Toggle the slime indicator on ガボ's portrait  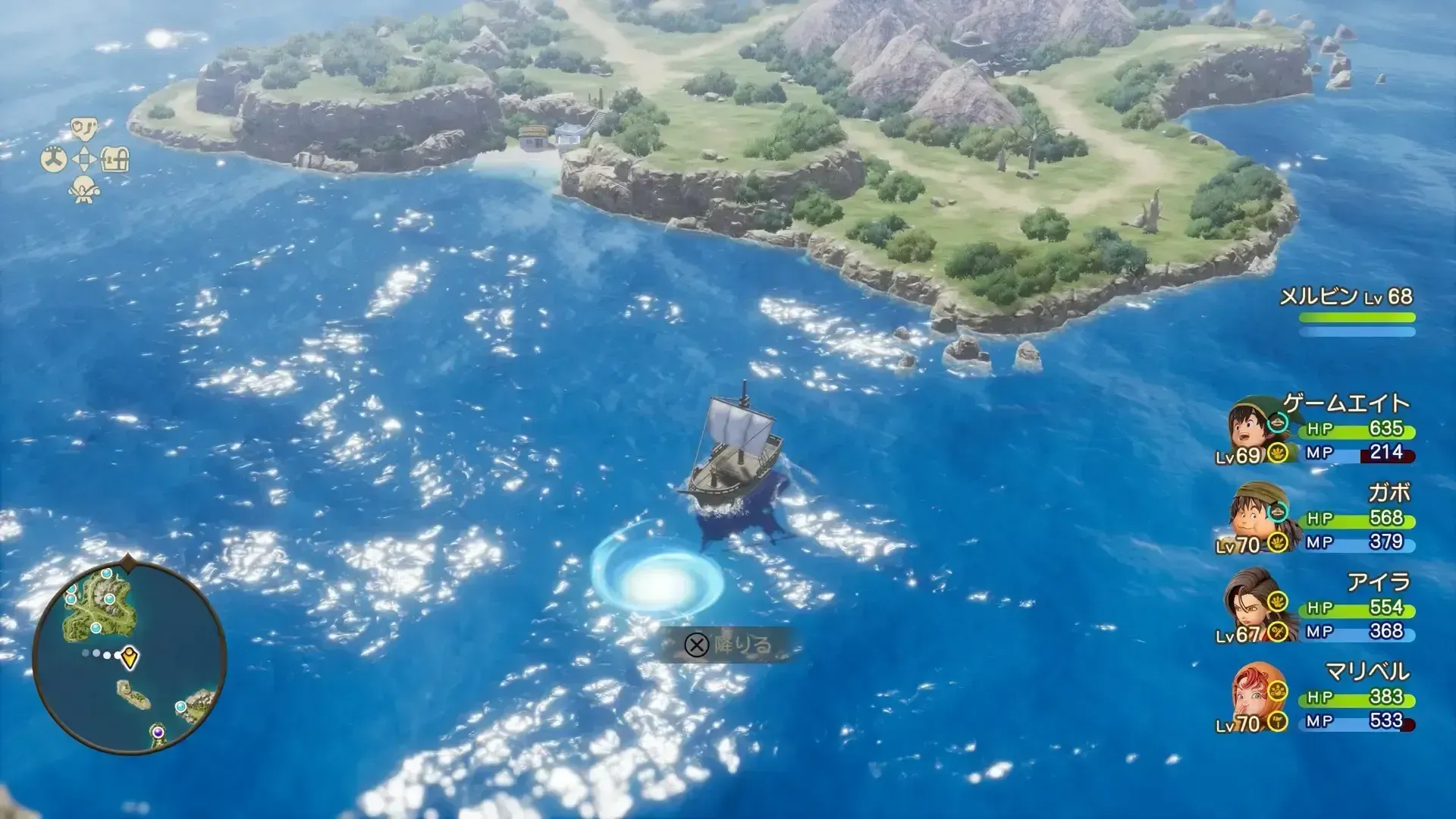[x=1279, y=510]
